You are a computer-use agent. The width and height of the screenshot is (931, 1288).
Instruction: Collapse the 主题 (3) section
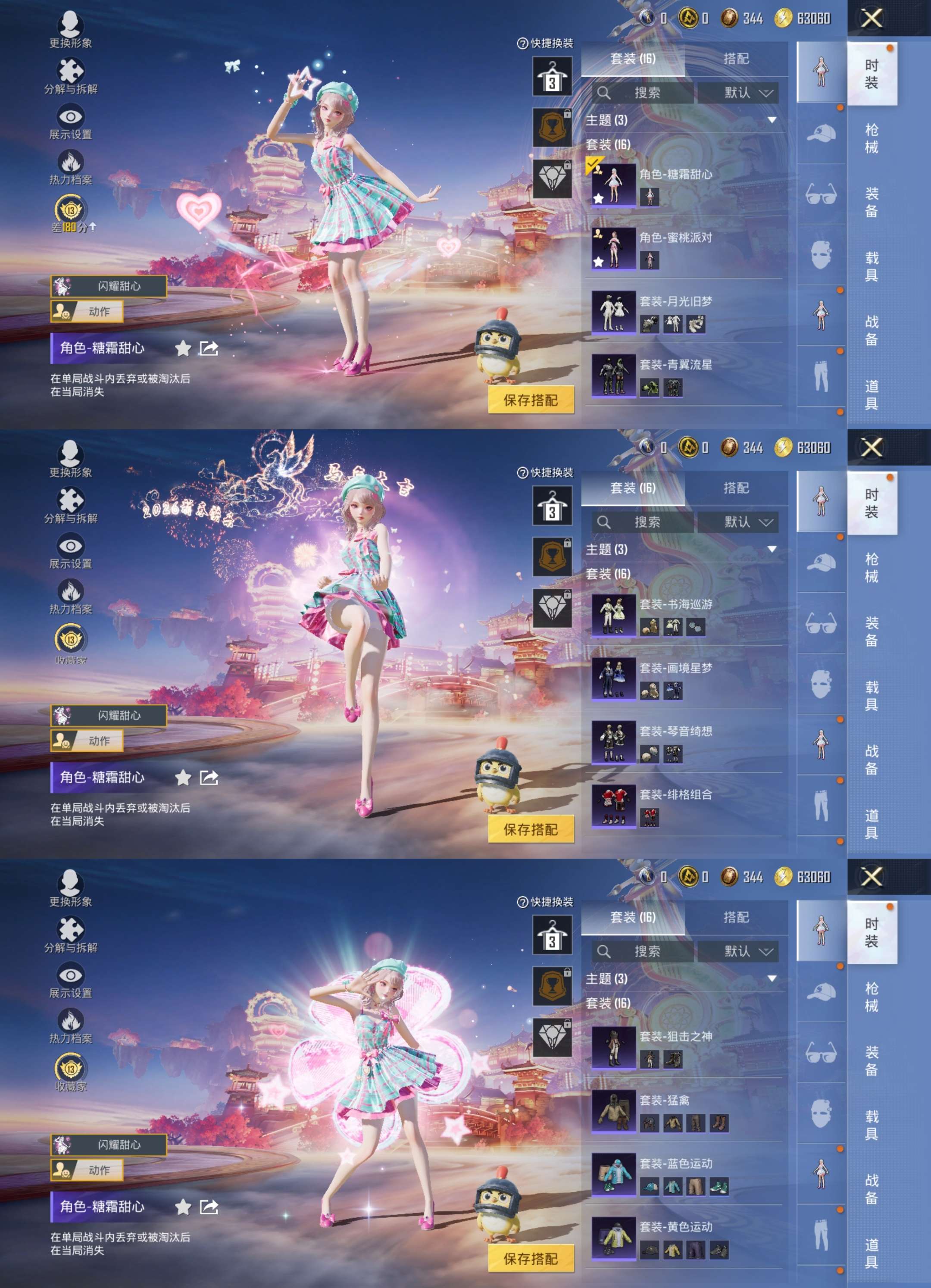coord(772,120)
